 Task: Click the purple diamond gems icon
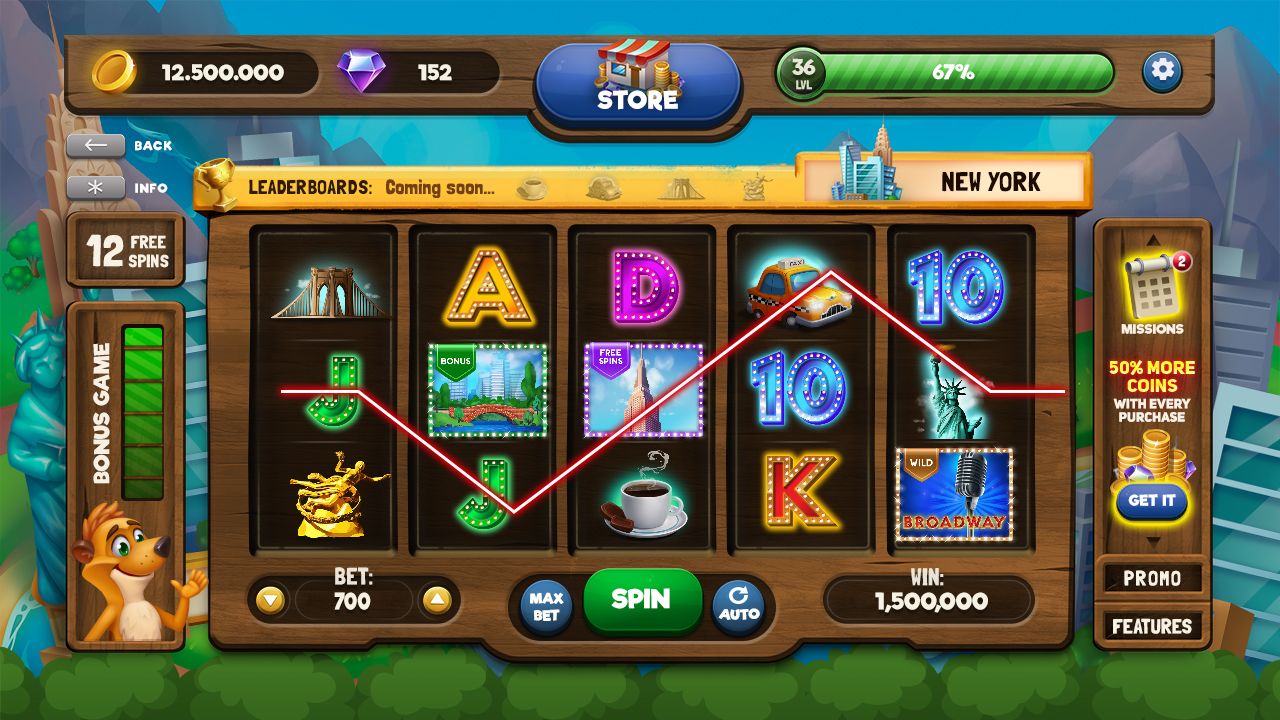click(x=362, y=71)
